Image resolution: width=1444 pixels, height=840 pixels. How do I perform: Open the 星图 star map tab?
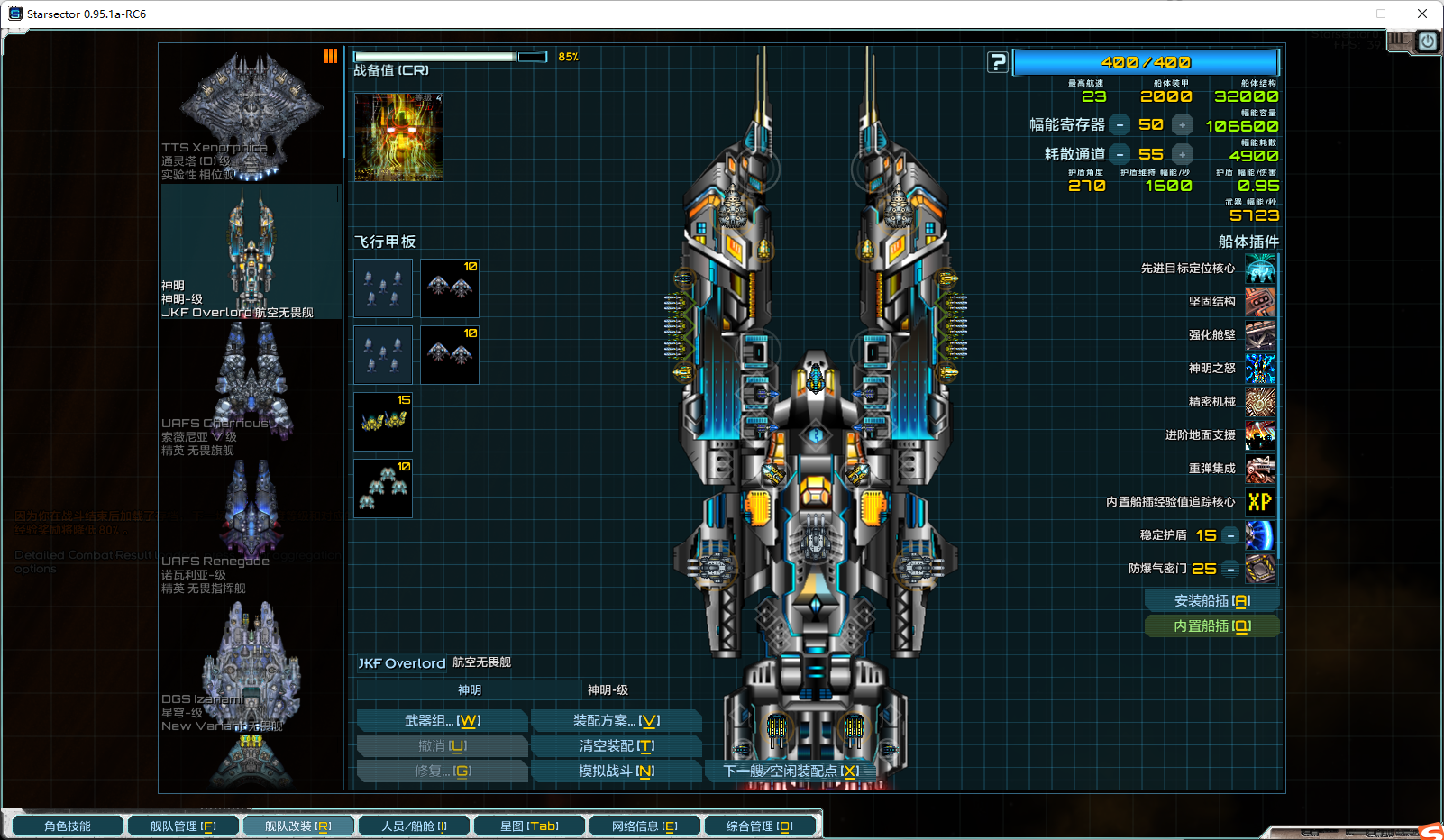tap(529, 826)
